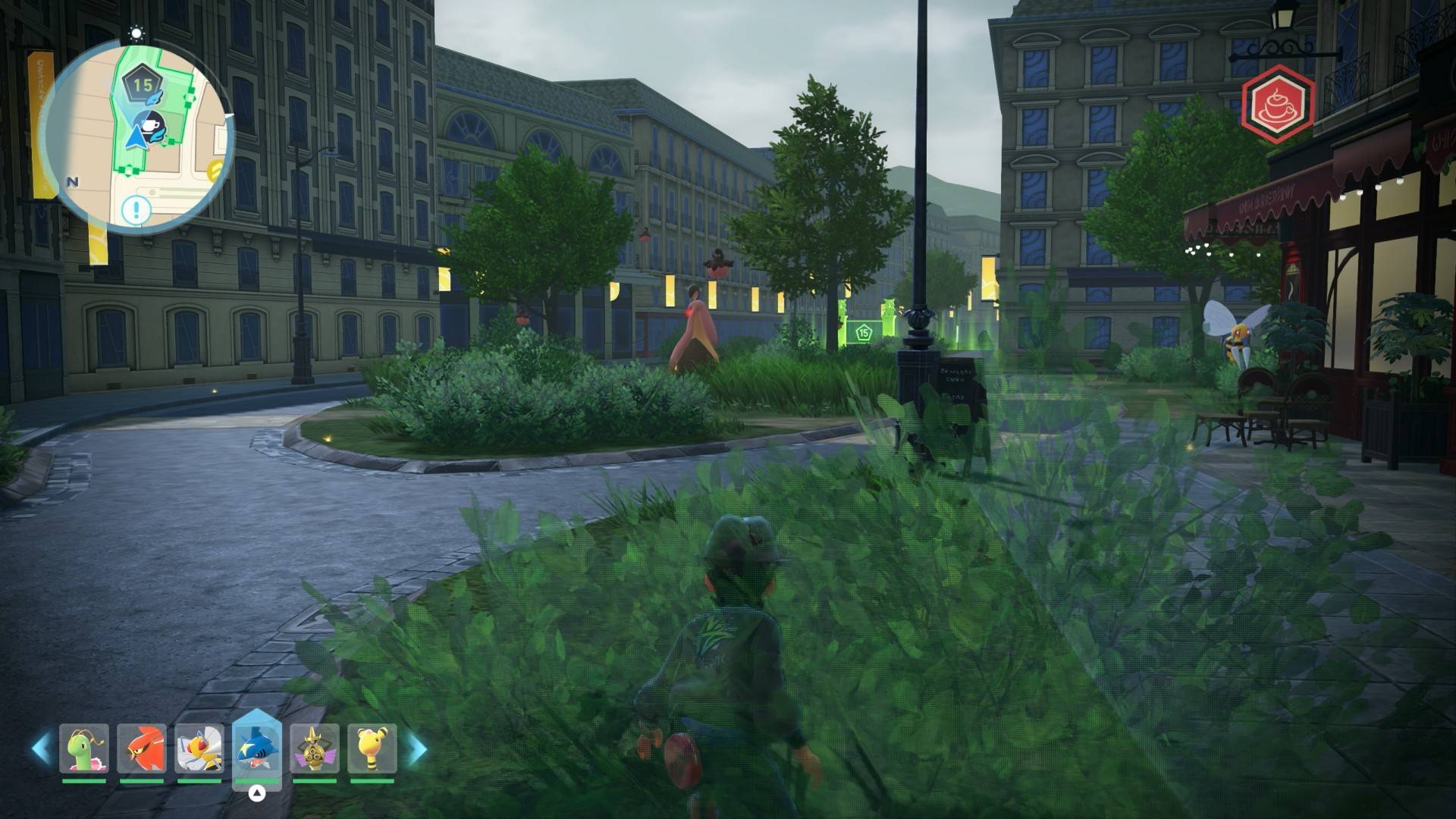Cycle party right with the blue arrow
The width and height of the screenshot is (1456, 819).
pos(416,748)
